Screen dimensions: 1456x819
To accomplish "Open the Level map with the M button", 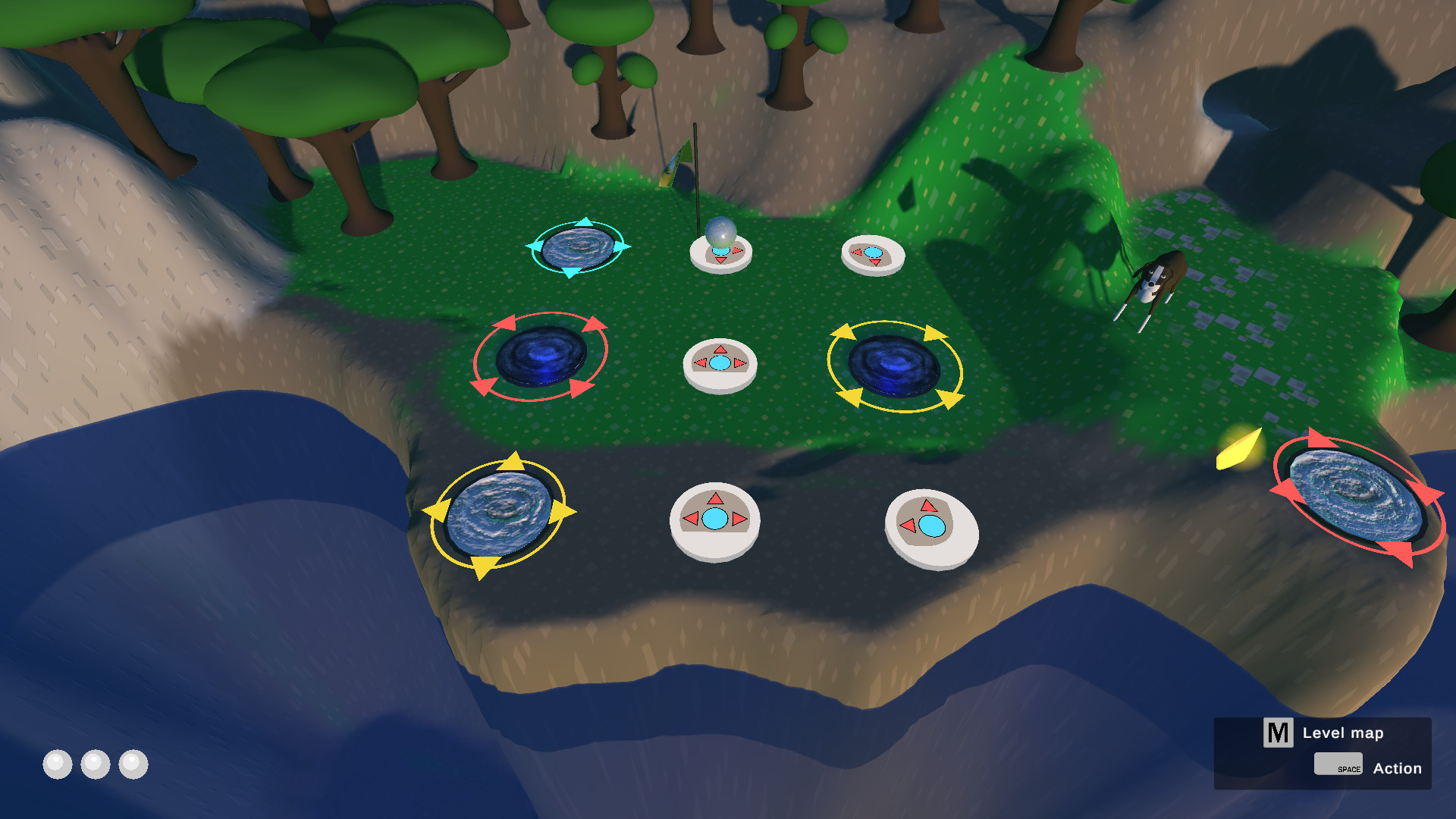I will coord(1279,733).
